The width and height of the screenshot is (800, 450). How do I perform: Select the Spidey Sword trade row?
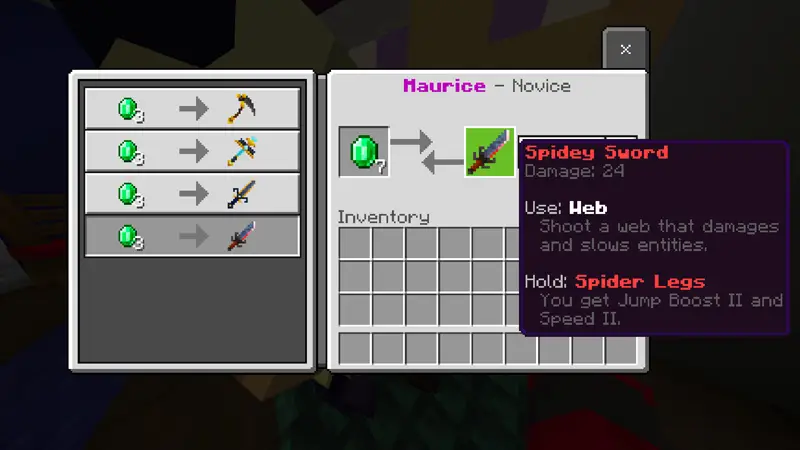(192, 237)
